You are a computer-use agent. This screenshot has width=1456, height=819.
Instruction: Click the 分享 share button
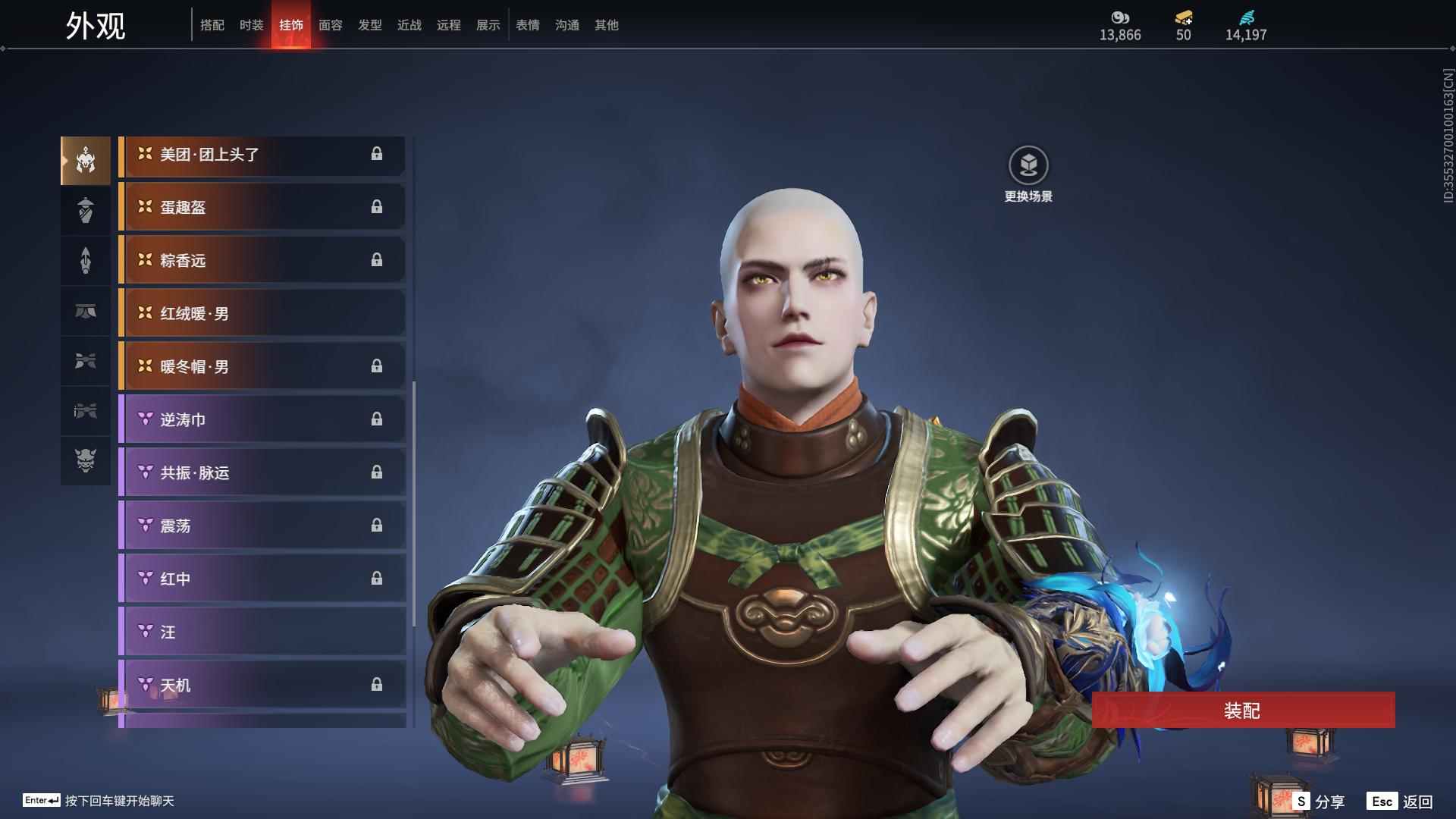click(1319, 802)
